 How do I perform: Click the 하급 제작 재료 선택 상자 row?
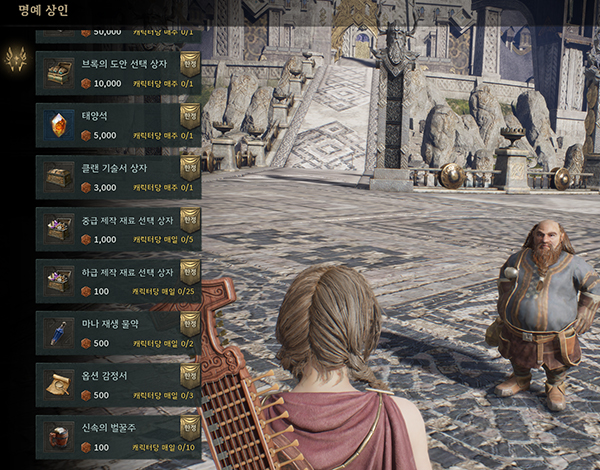click(x=118, y=280)
